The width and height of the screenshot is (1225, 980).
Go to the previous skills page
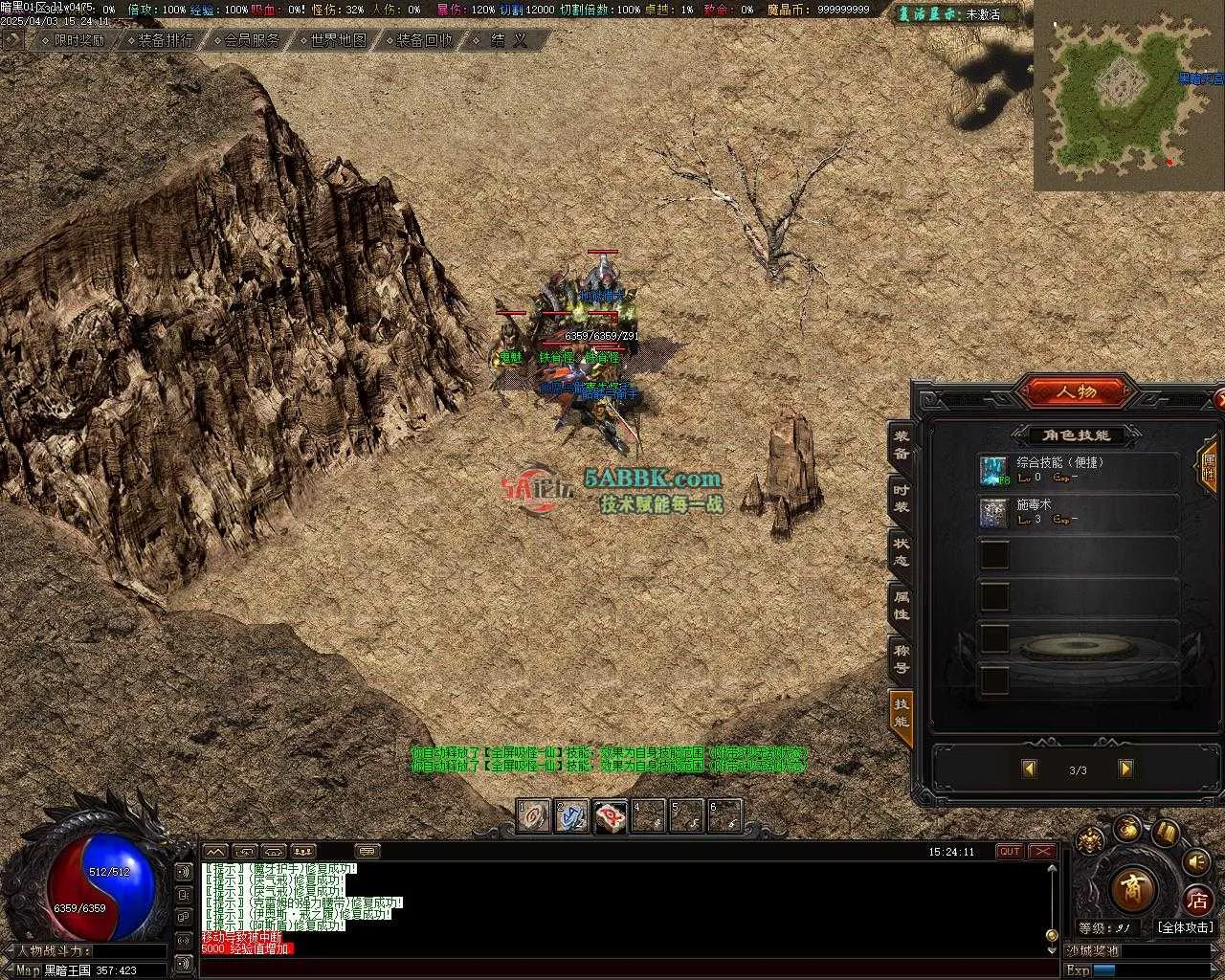[1030, 768]
